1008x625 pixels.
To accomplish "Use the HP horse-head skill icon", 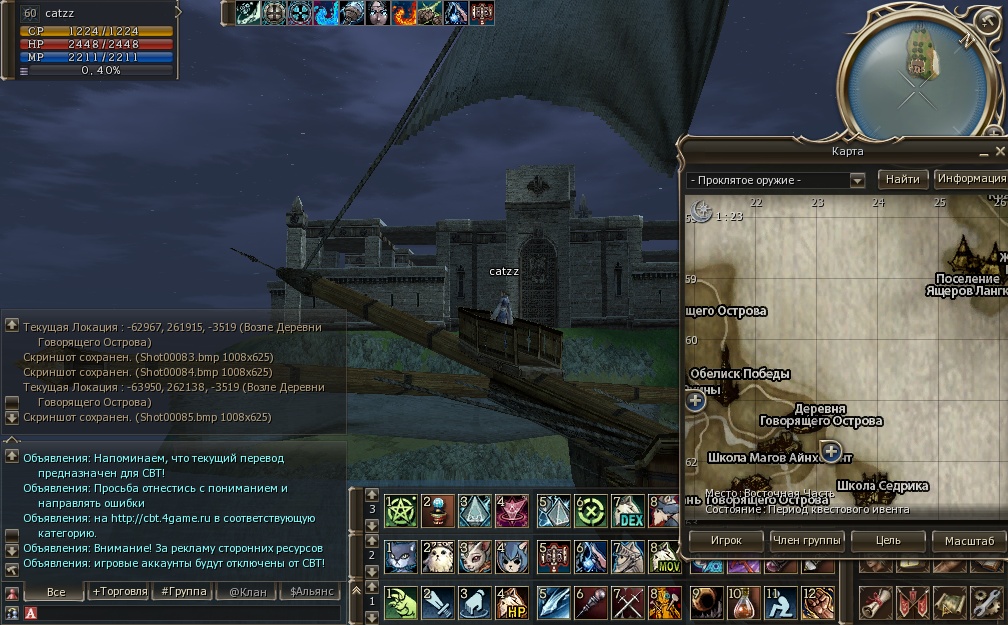I will coord(514,603).
